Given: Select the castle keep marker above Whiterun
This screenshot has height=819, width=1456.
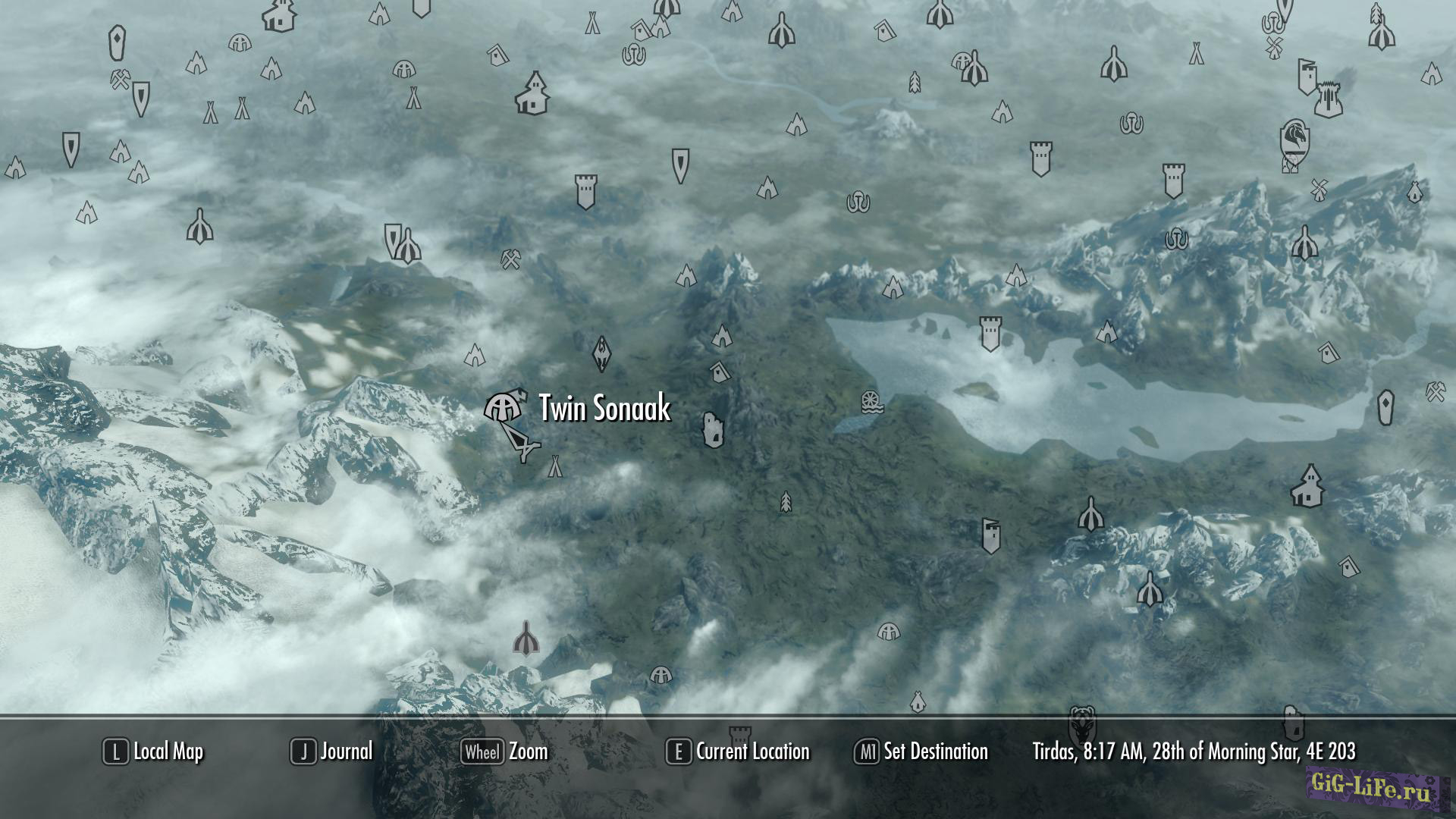Looking at the screenshot, I should 1328,99.
